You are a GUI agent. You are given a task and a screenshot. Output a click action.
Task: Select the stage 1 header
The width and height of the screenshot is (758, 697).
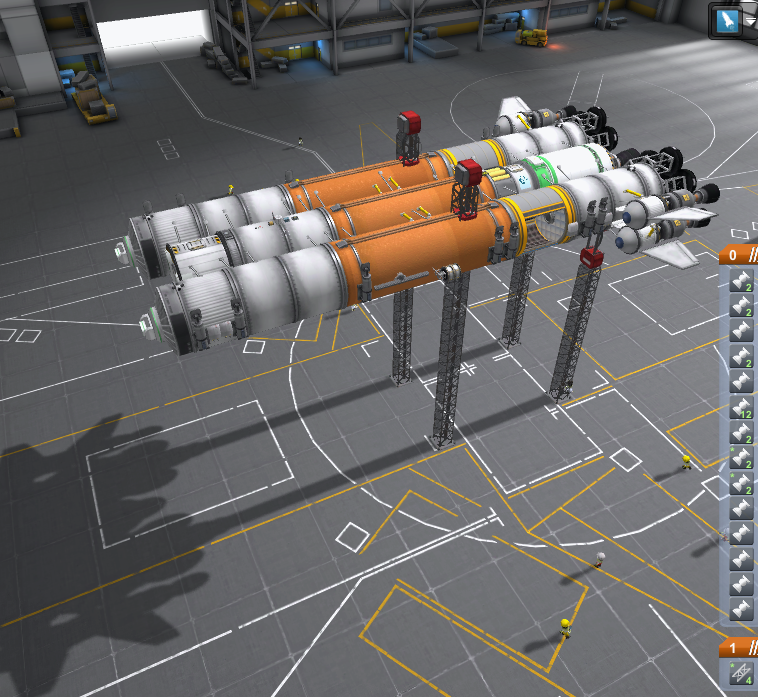point(739,647)
